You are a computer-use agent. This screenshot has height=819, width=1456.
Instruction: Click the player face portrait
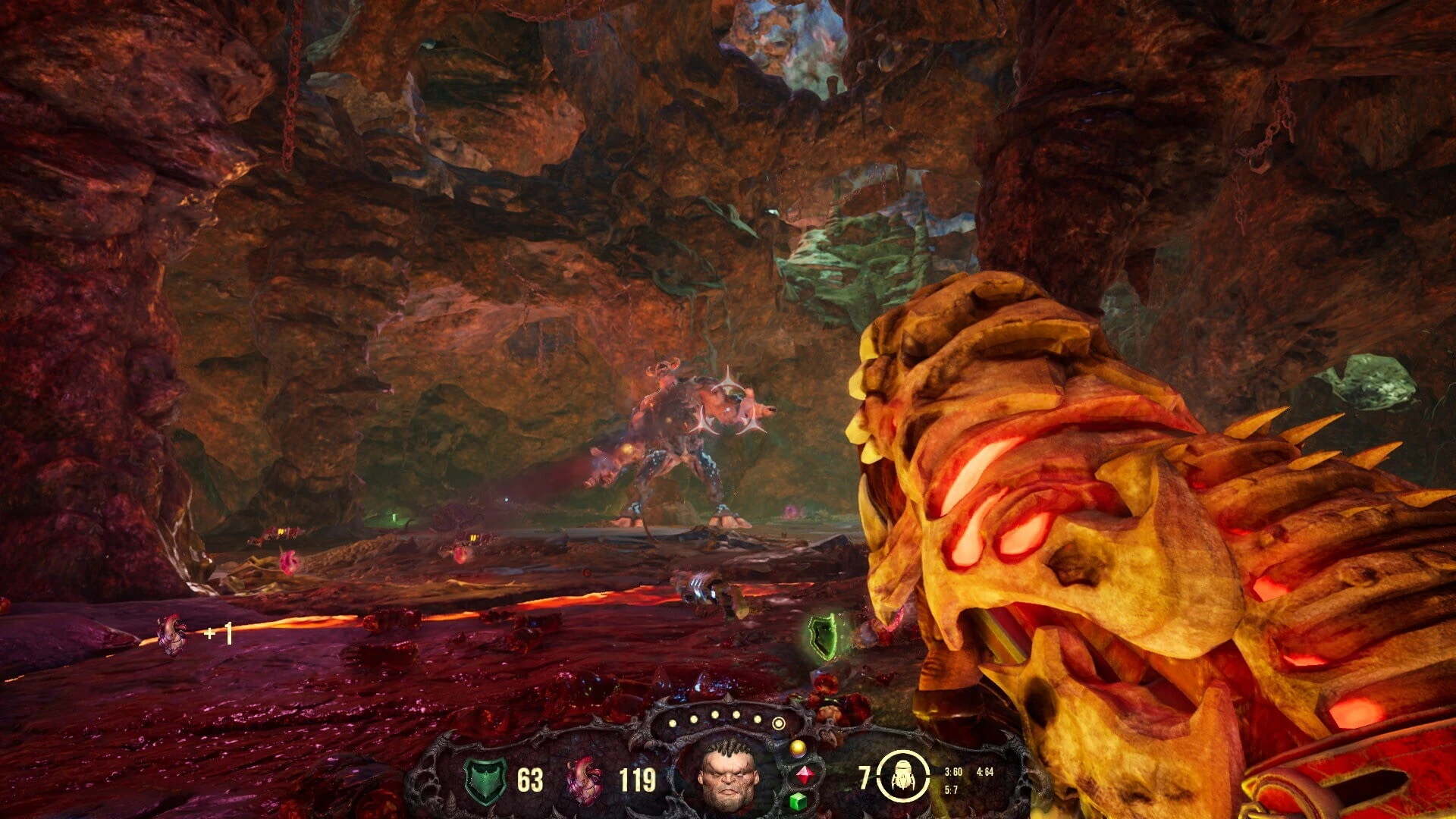click(x=728, y=775)
